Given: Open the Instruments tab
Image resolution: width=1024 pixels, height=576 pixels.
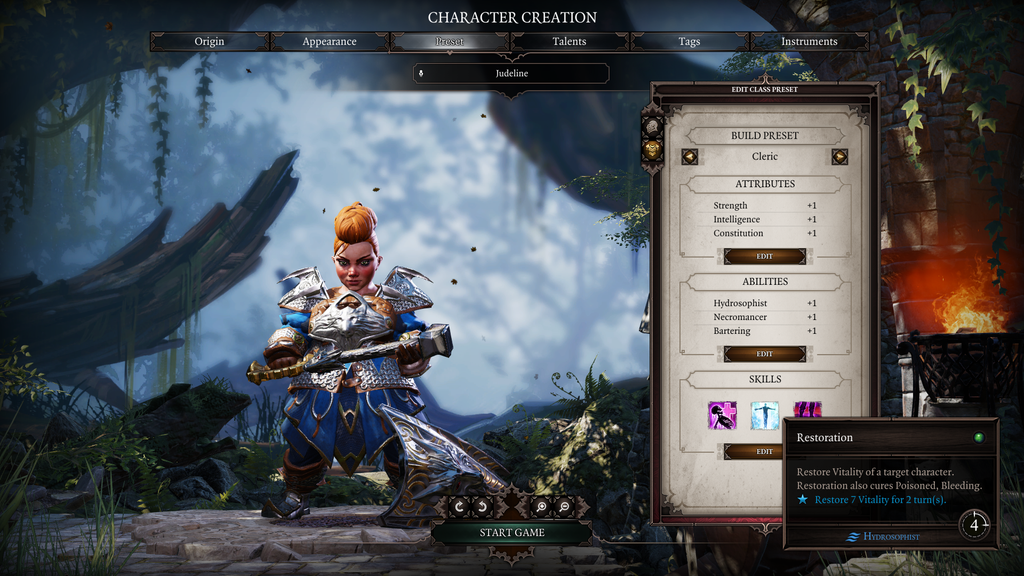Looking at the screenshot, I should 809,41.
